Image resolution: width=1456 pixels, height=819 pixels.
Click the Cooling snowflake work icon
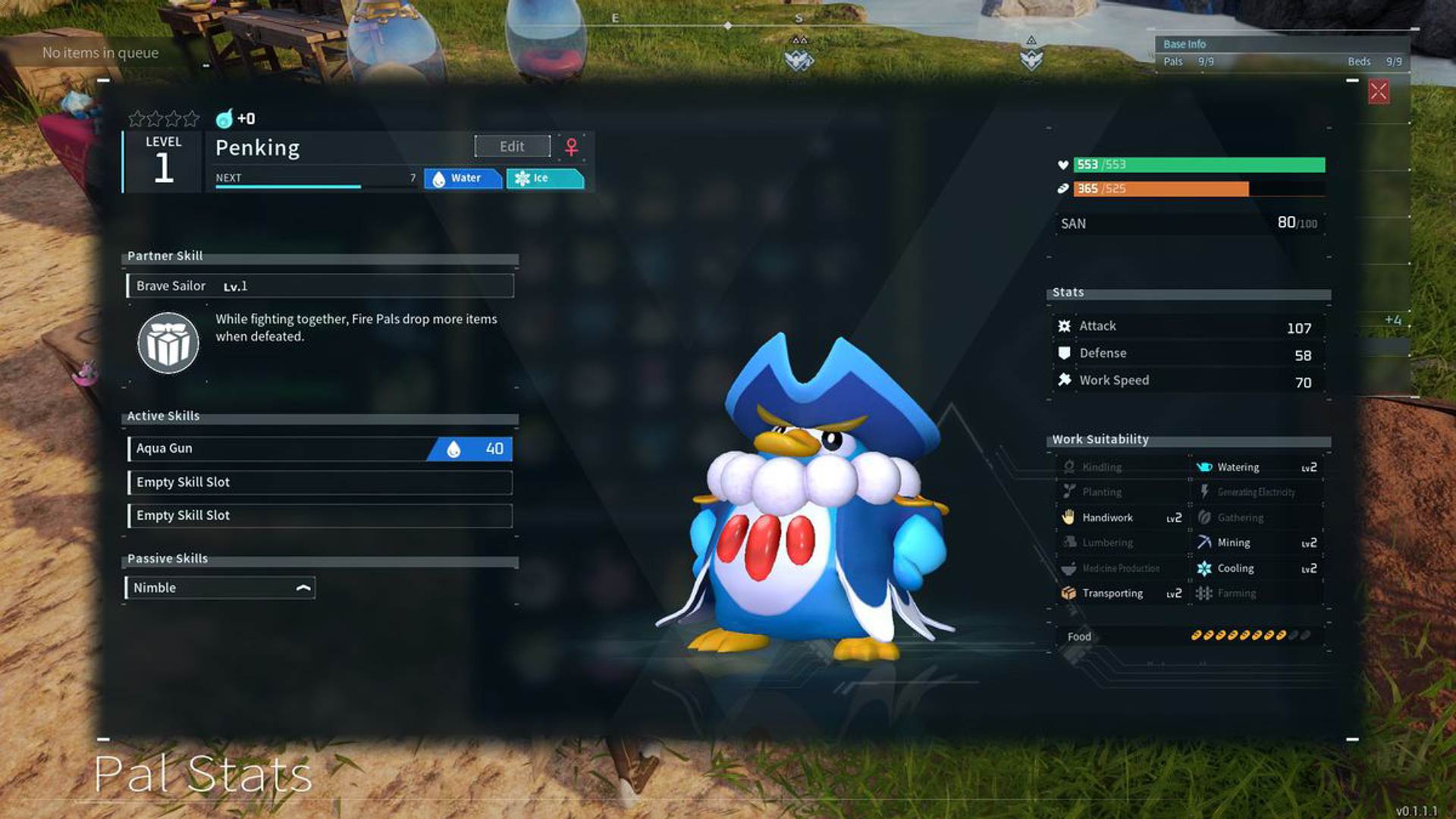coord(1204,568)
